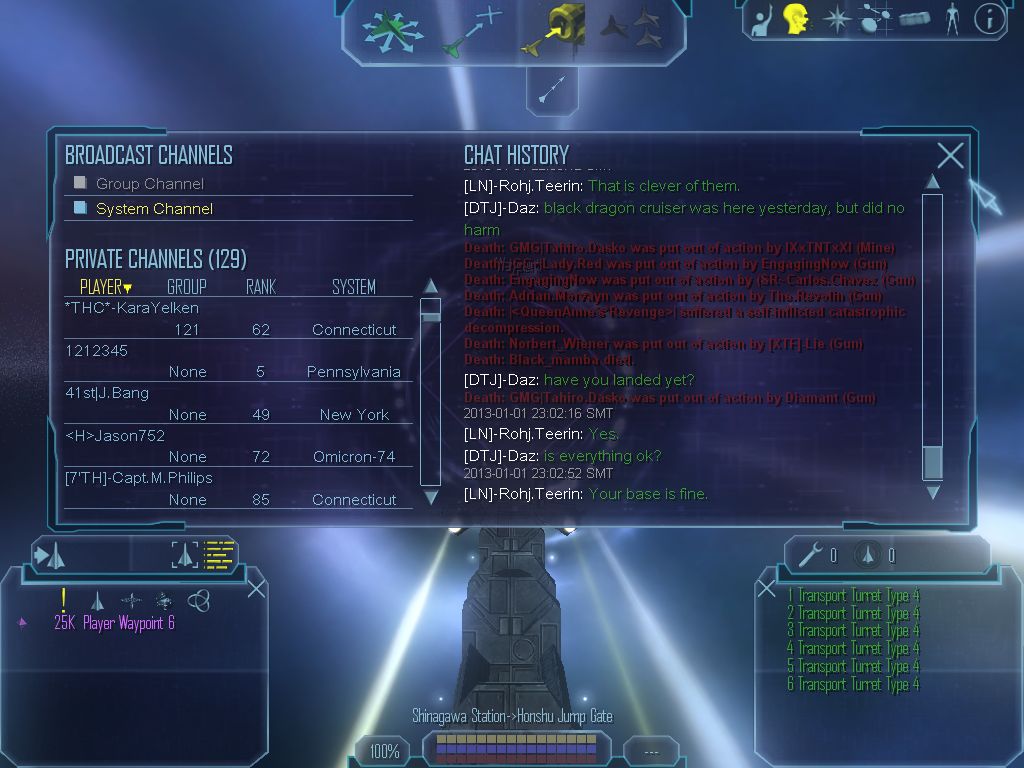The height and width of the screenshot is (768, 1024).
Task: Activate the free flight maneuver icon
Action: pyautogui.click(x=386, y=30)
